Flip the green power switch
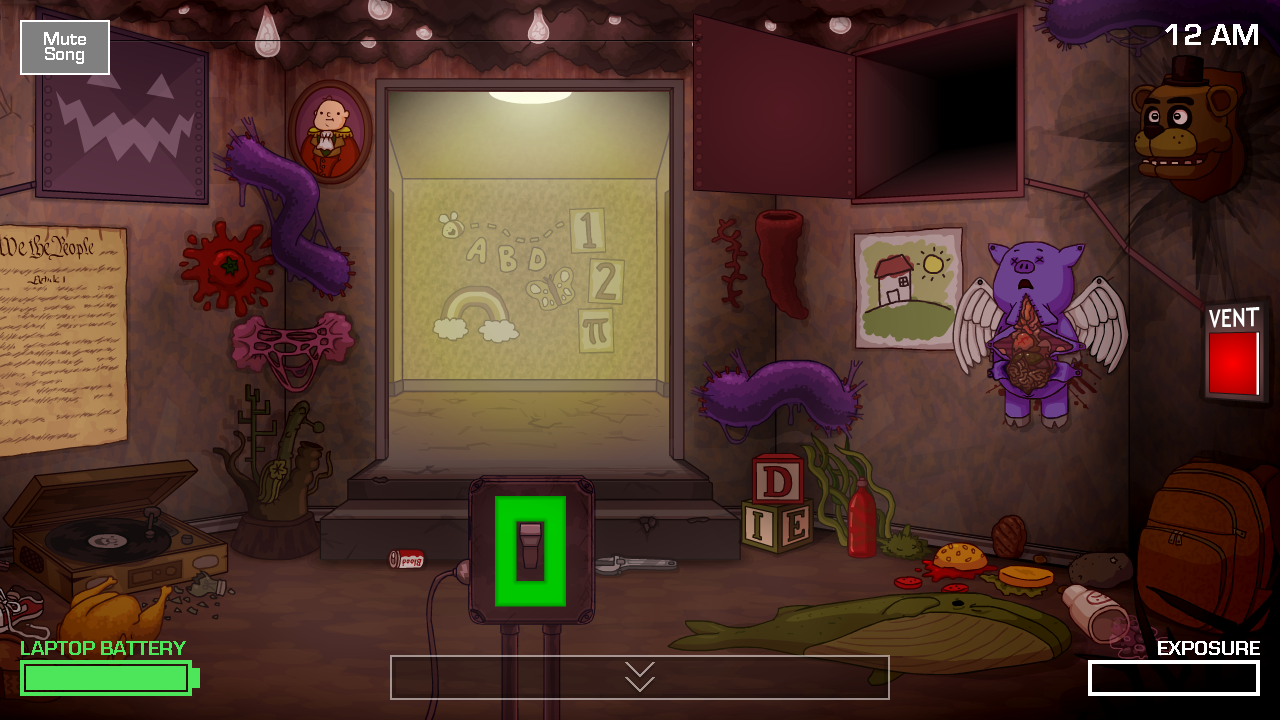This screenshot has height=720, width=1280. pyautogui.click(x=530, y=548)
